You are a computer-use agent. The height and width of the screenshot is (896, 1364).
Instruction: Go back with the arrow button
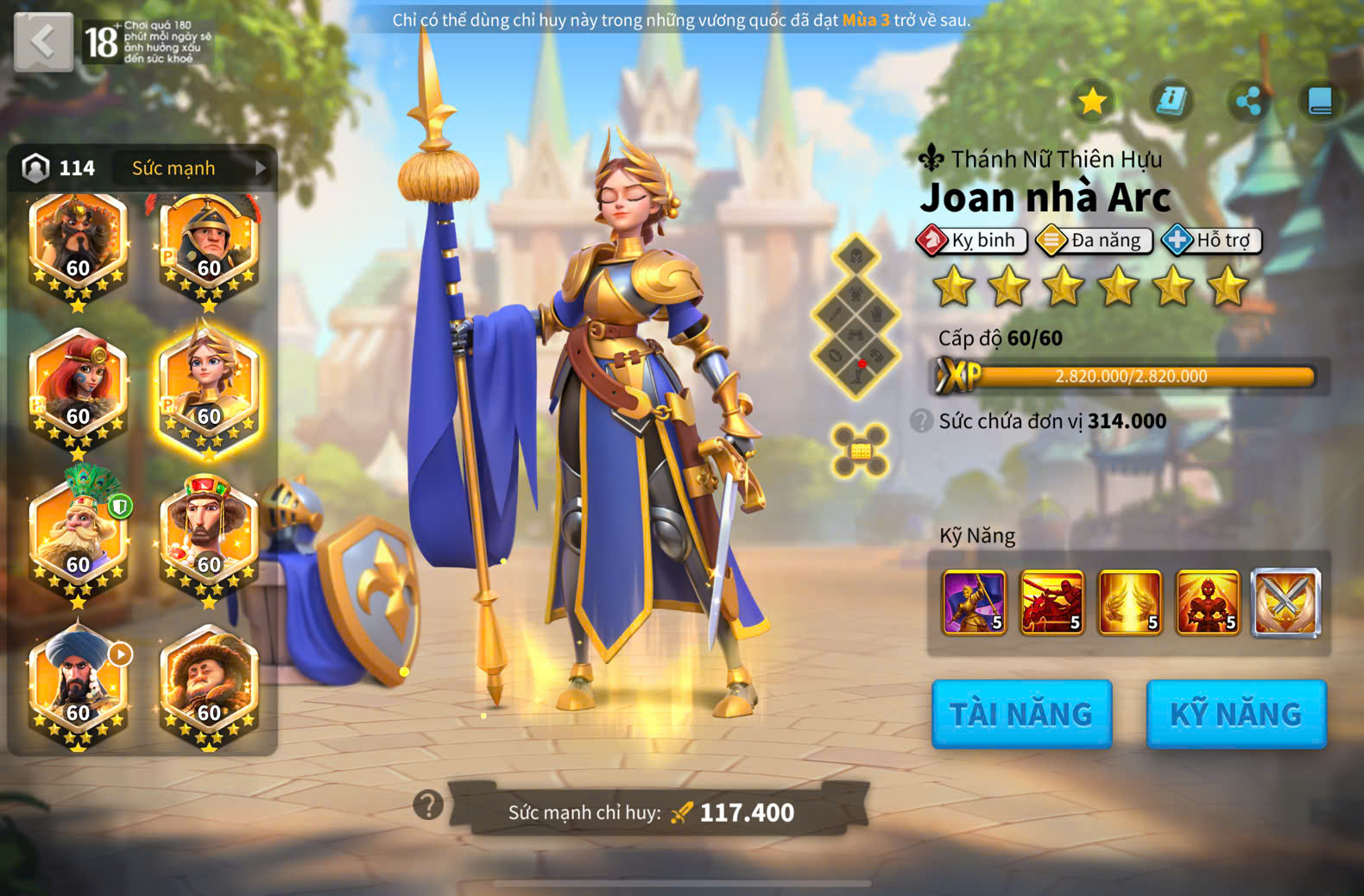pyautogui.click(x=43, y=41)
